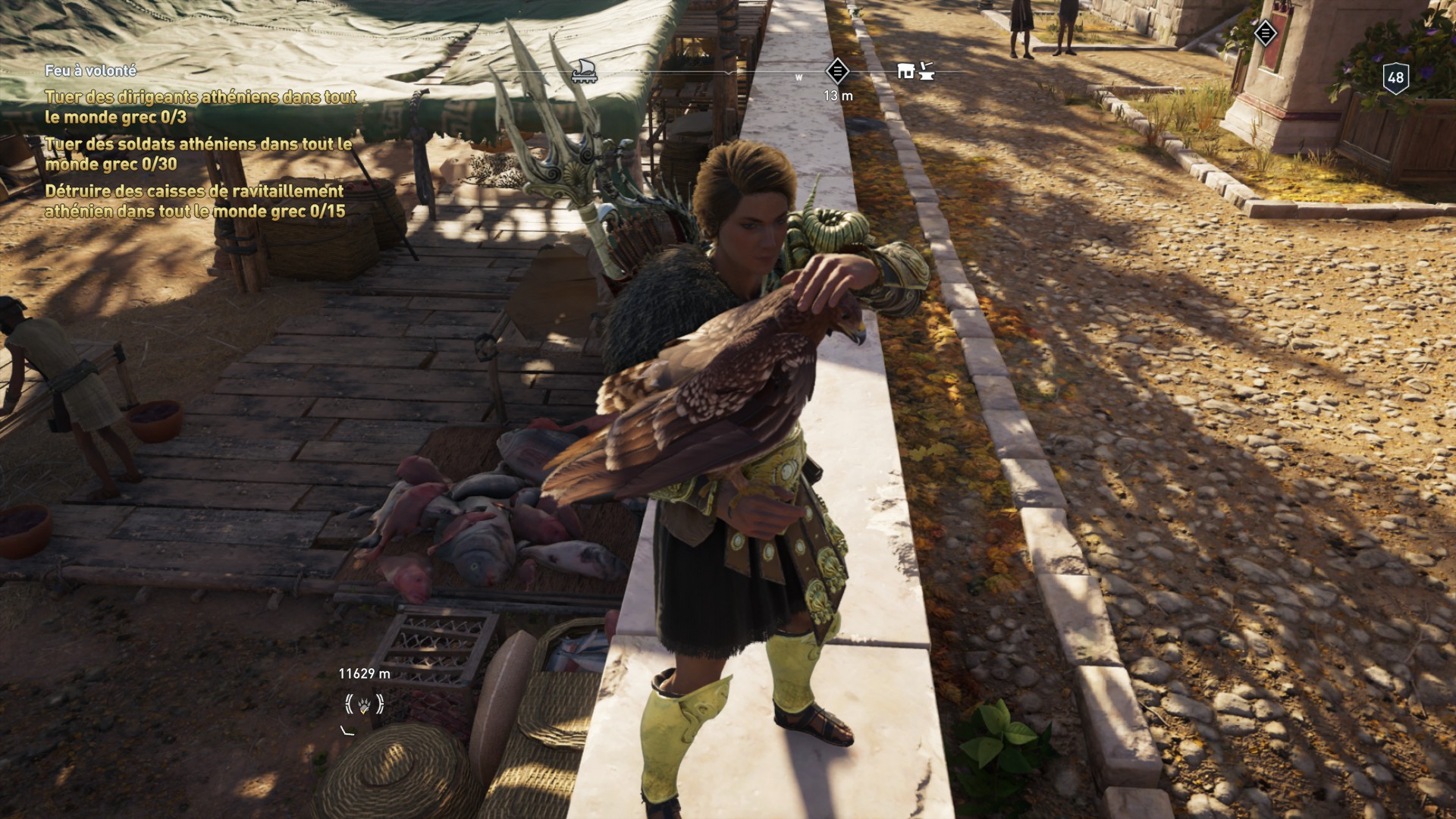
Task: Select the Détruire des caisses de ravitaillement objective
Action: tap(195, 201)
